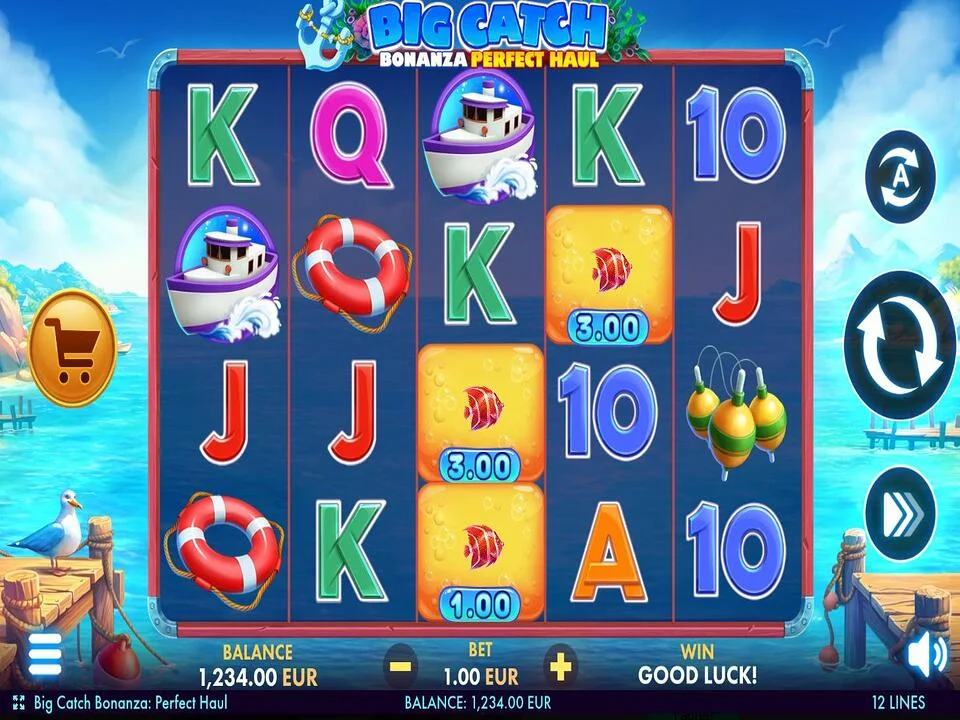Toggle fullscreen with the expand arrows icon

point(18,703)
